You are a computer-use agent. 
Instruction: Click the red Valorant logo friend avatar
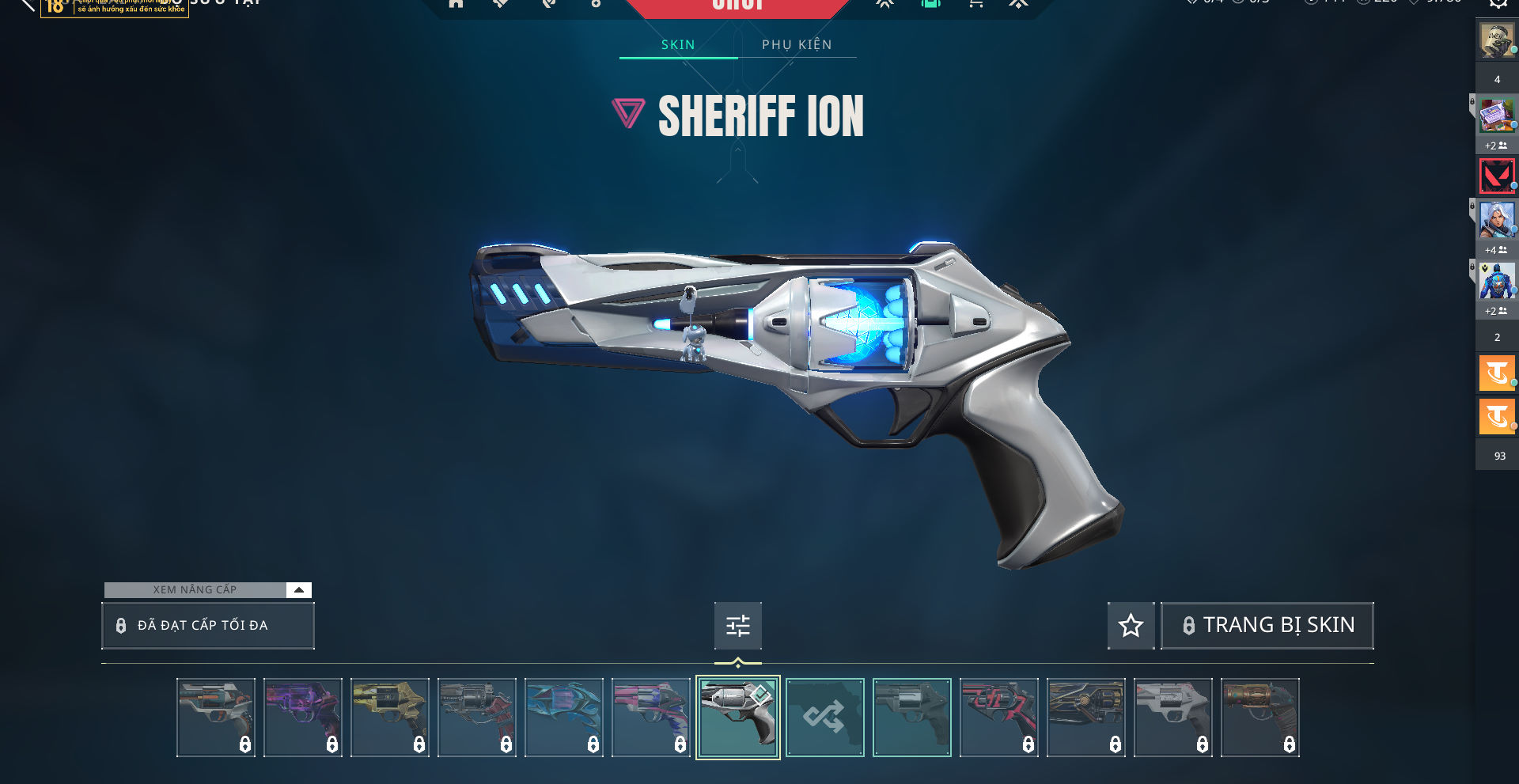(1496, 176)
